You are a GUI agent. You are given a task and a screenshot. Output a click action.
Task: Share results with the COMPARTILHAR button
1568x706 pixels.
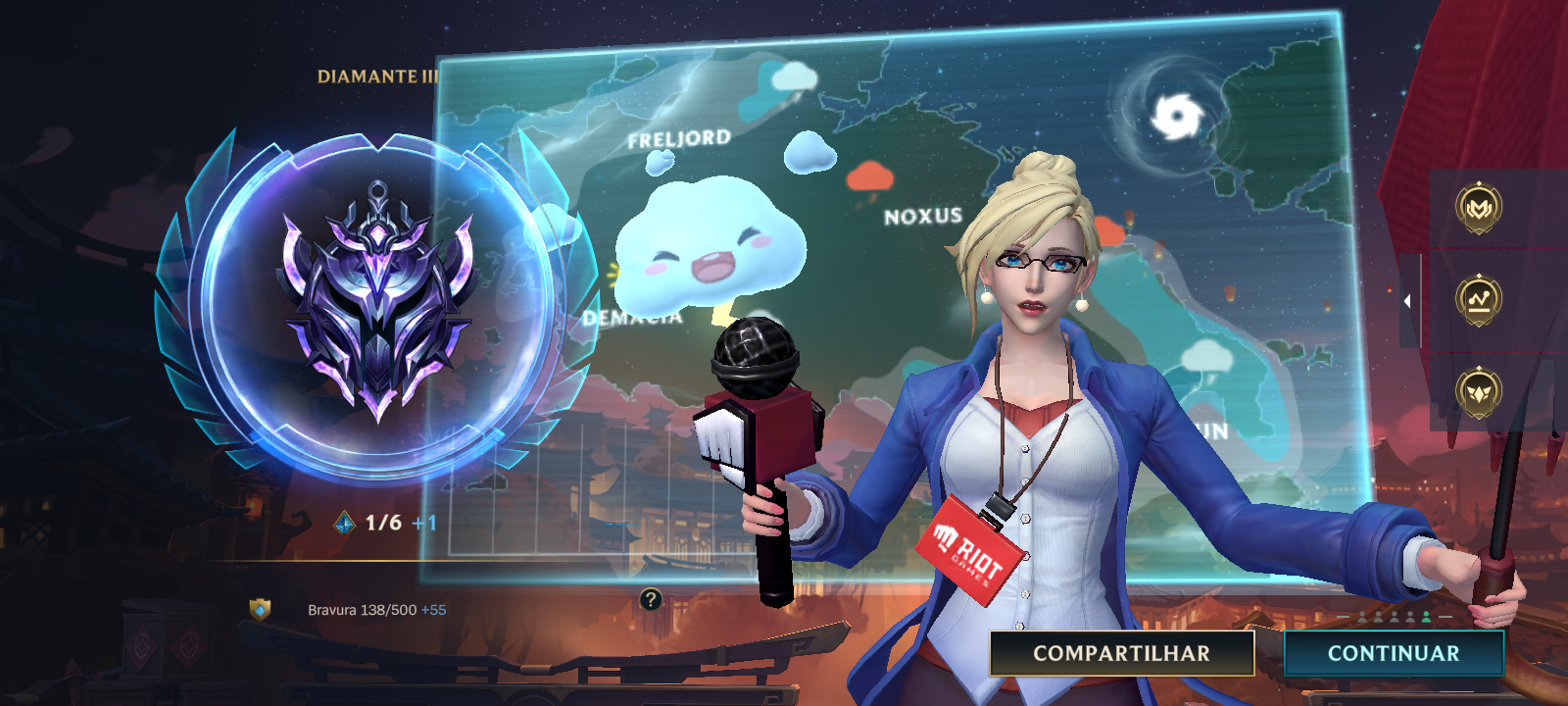(1121, 653)
